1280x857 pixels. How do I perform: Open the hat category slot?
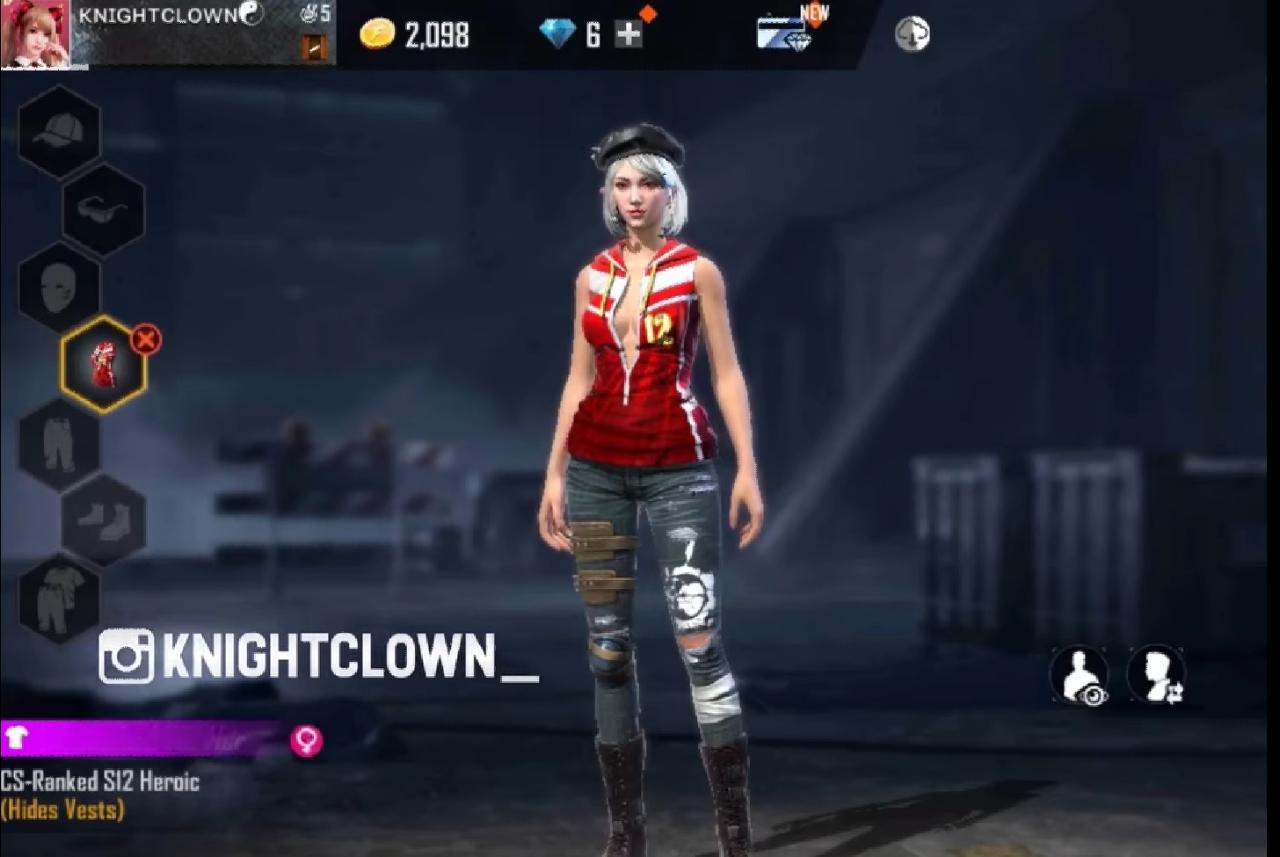pos(59,132)
